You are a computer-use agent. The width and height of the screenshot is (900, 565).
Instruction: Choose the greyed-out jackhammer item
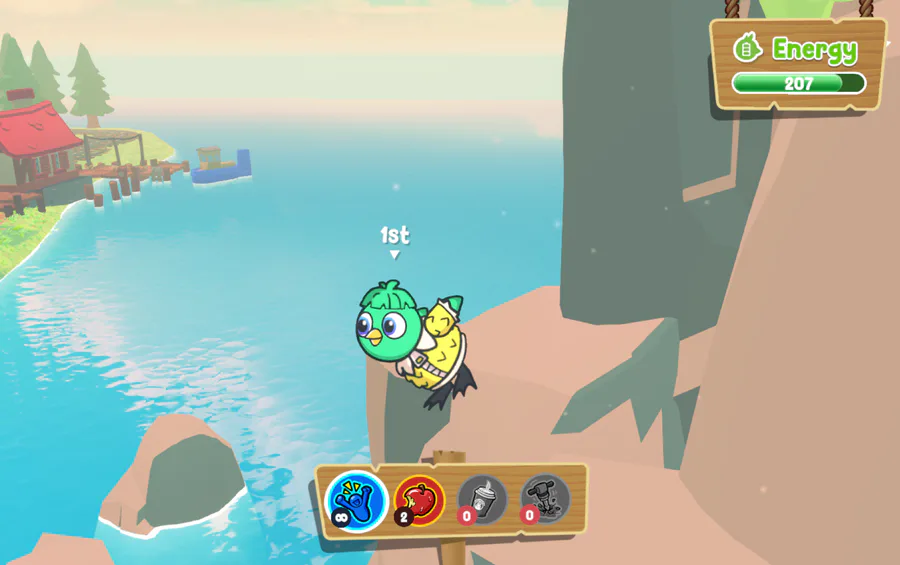(x=545, y=499)
